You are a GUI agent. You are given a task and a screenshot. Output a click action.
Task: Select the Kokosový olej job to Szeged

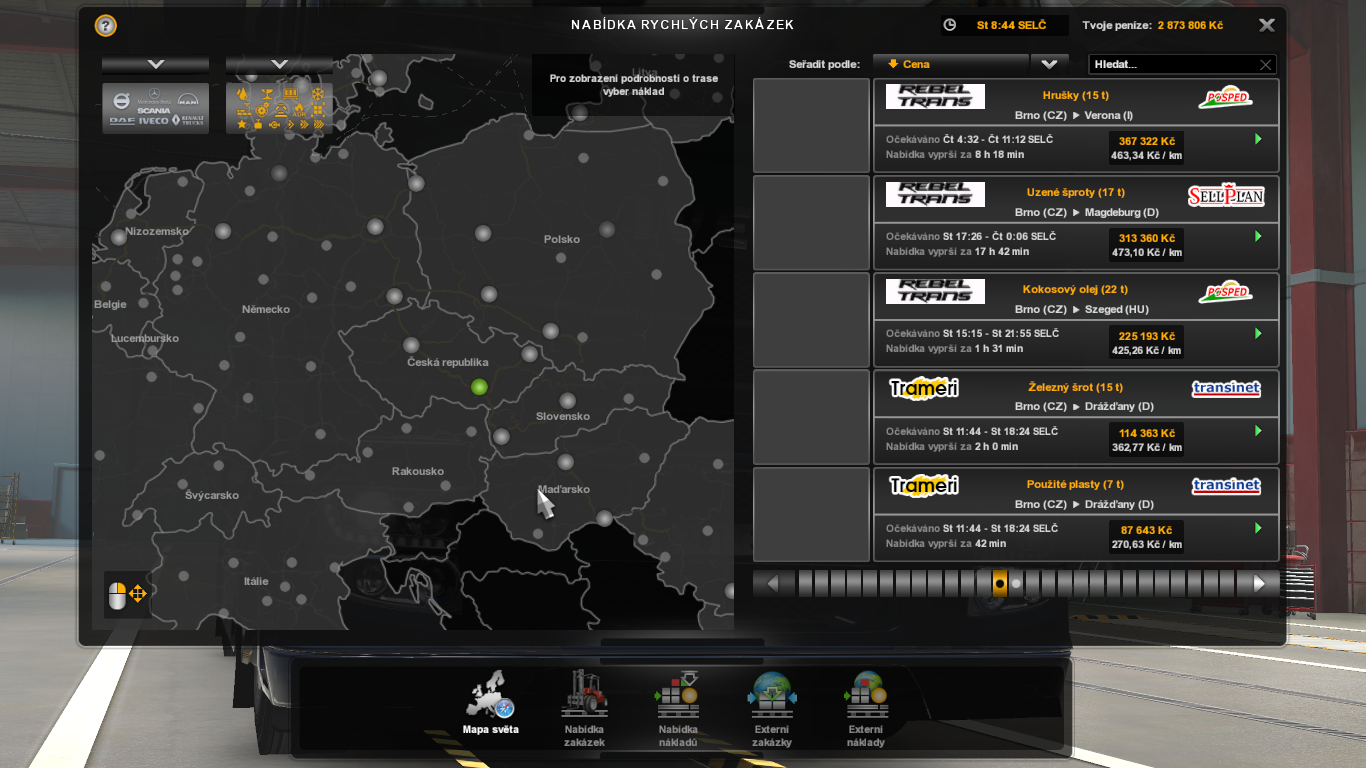pos(1075,320)
